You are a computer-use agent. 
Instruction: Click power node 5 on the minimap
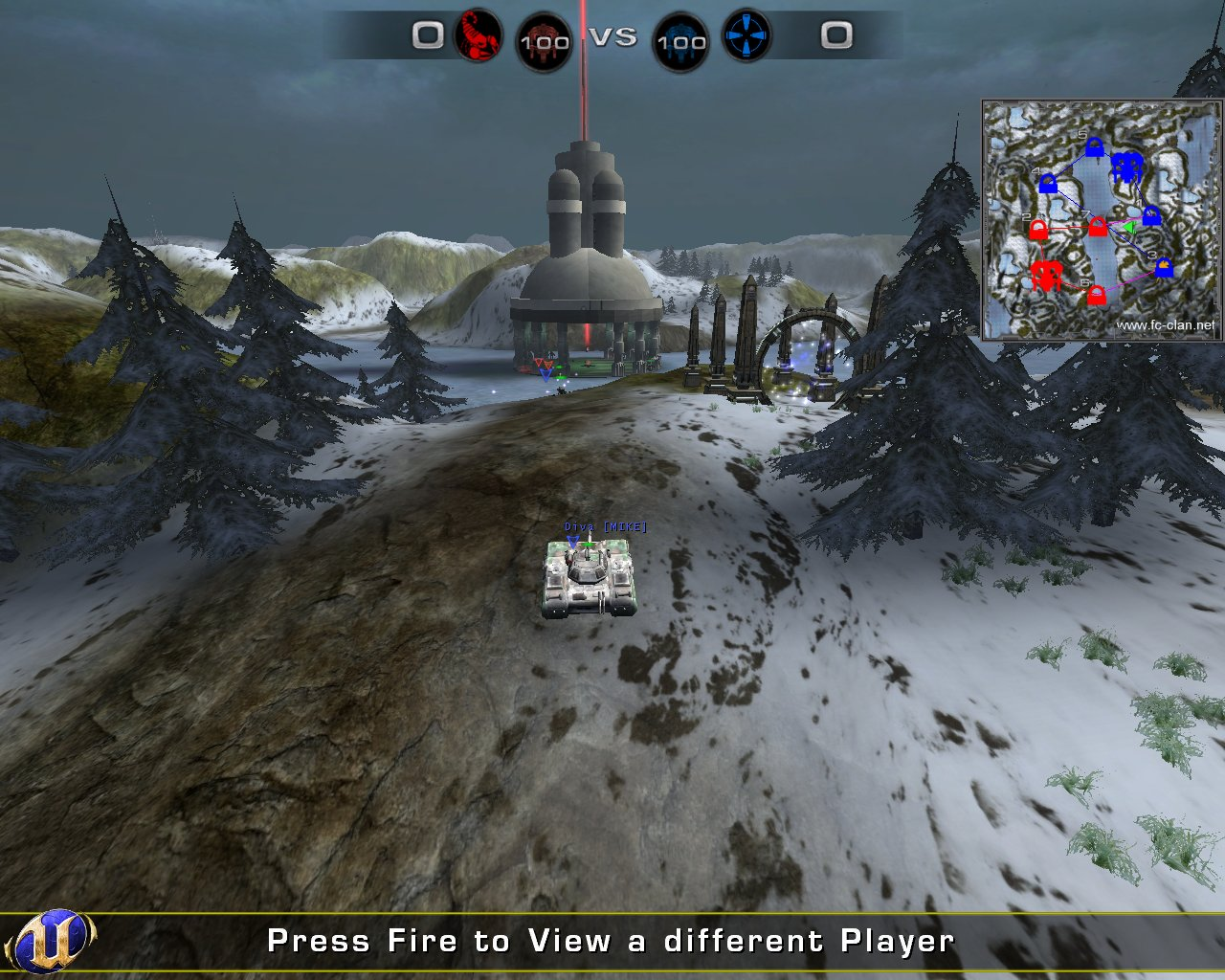tap(1095, 146)
